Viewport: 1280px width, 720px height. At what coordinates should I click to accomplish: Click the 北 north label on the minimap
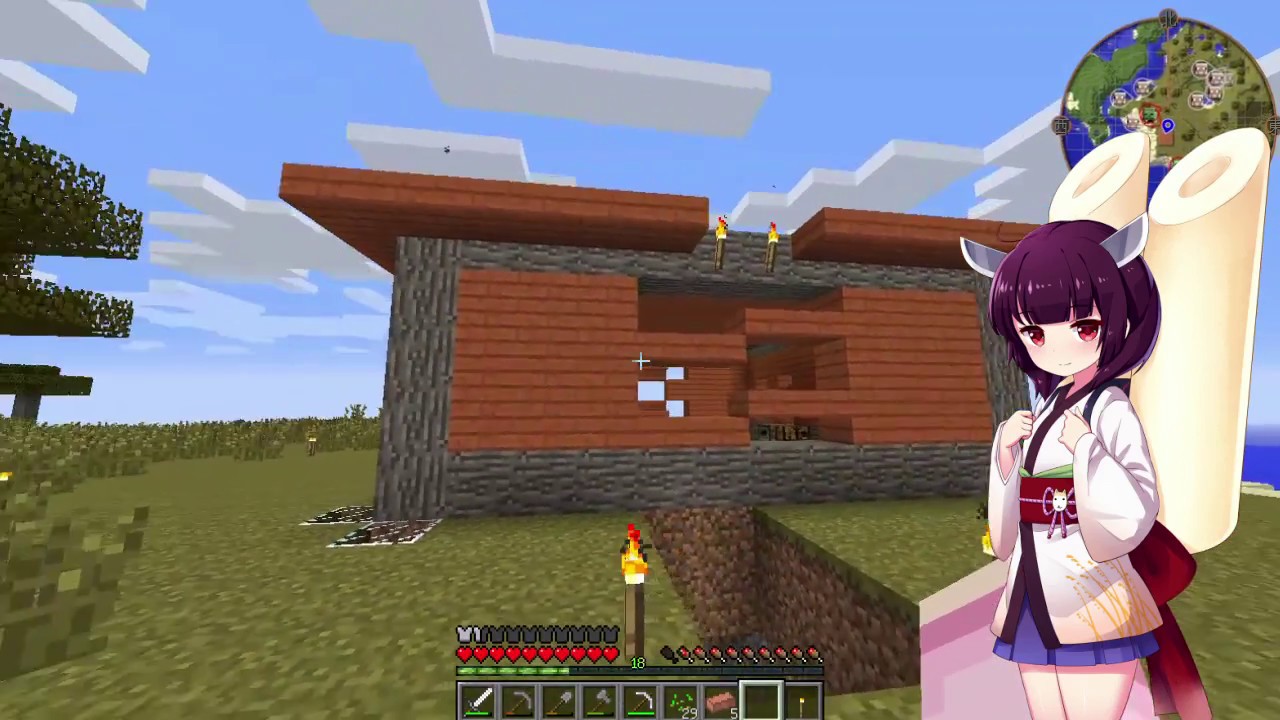[x=1169, y=17]
